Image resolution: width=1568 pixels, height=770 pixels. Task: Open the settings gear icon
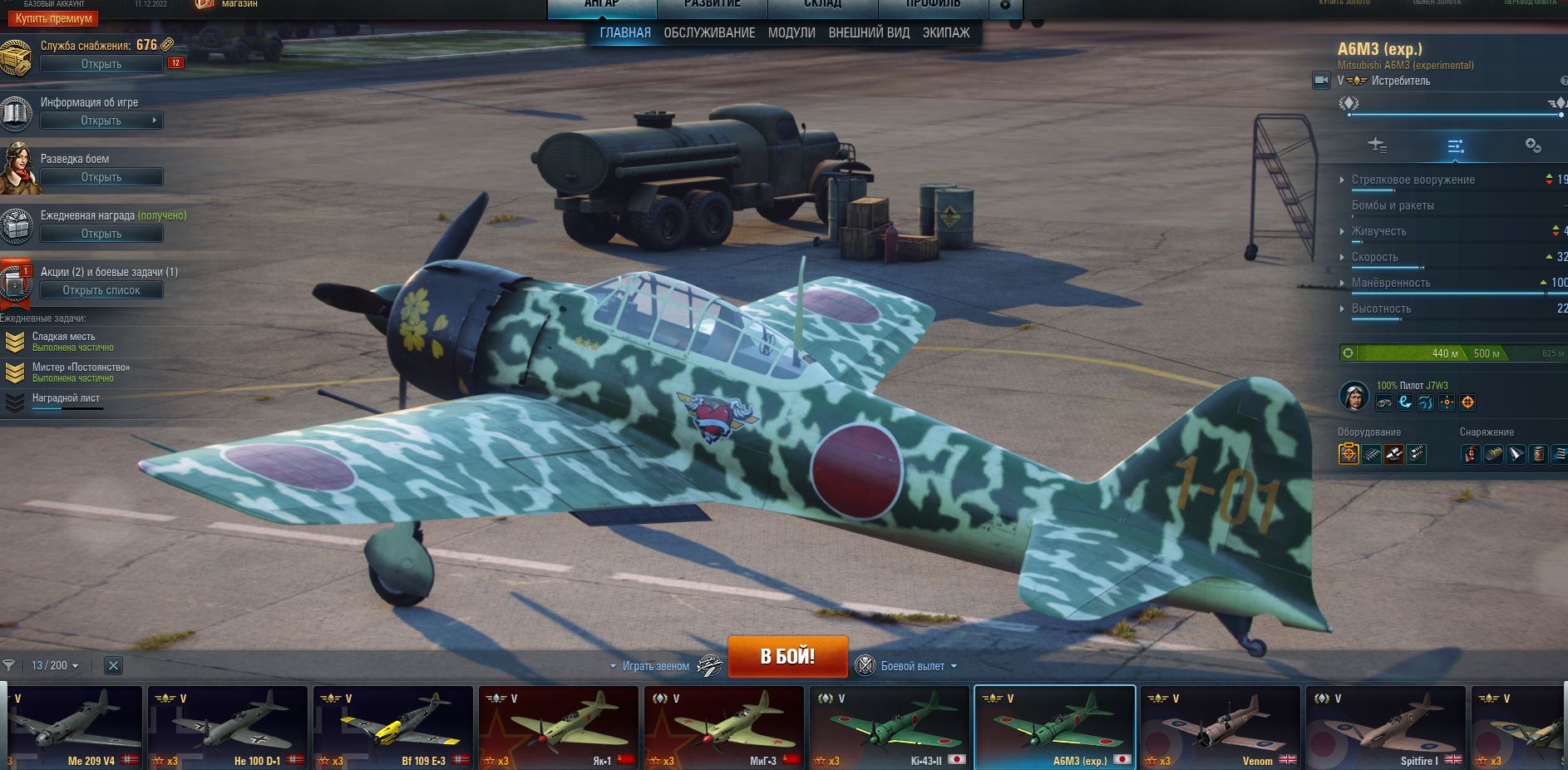pos(1005,6)
